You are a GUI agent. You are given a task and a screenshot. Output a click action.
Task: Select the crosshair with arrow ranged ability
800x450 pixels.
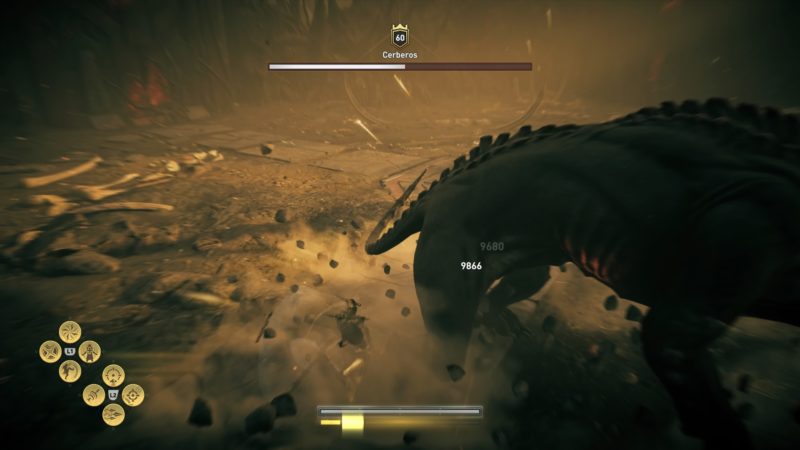(113, 375)
